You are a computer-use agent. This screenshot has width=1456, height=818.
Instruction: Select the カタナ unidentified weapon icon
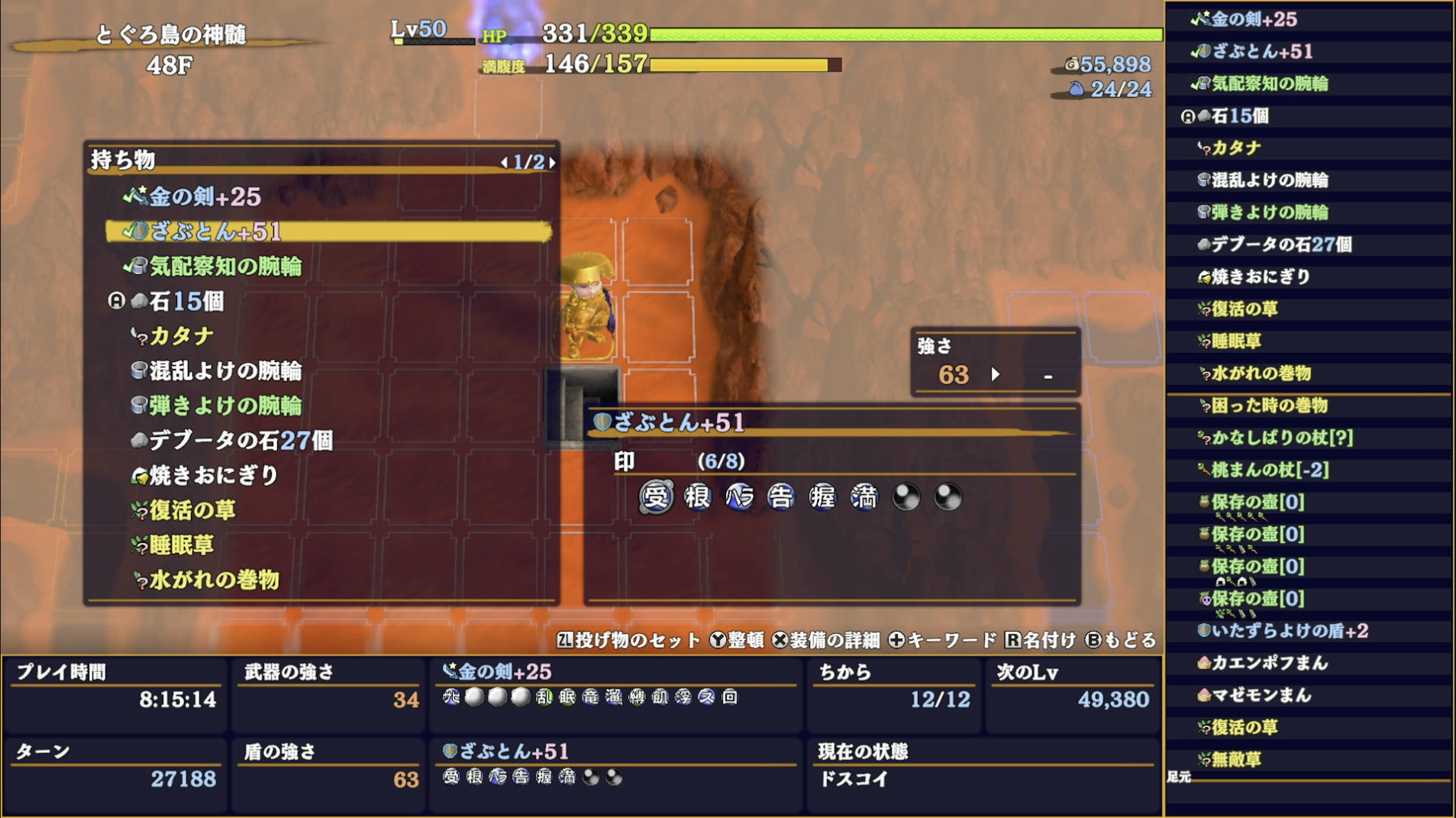(137, 334)
